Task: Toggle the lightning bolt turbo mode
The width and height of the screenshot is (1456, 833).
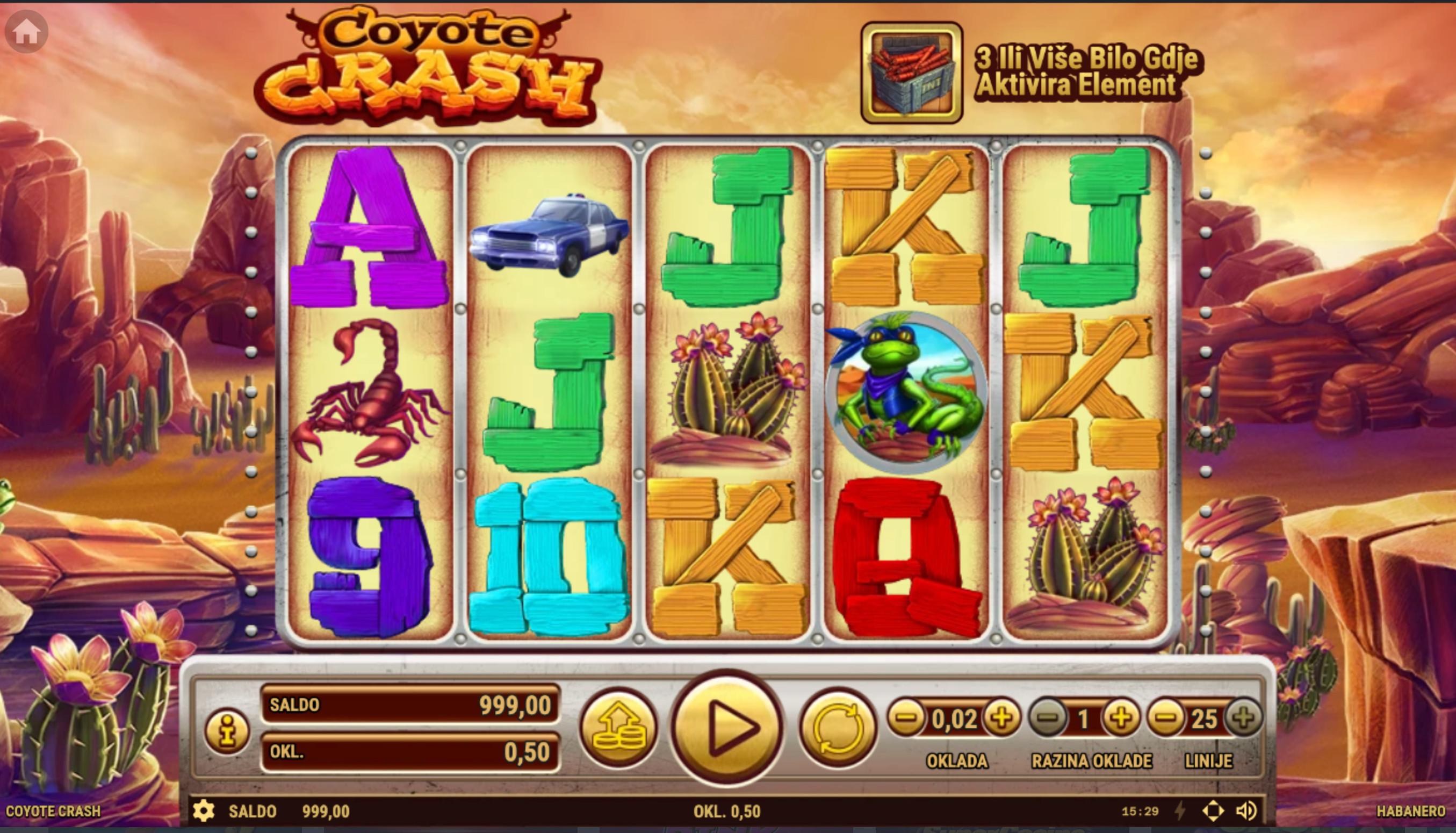Action: pyautogui.click(x=1180, y=812)
